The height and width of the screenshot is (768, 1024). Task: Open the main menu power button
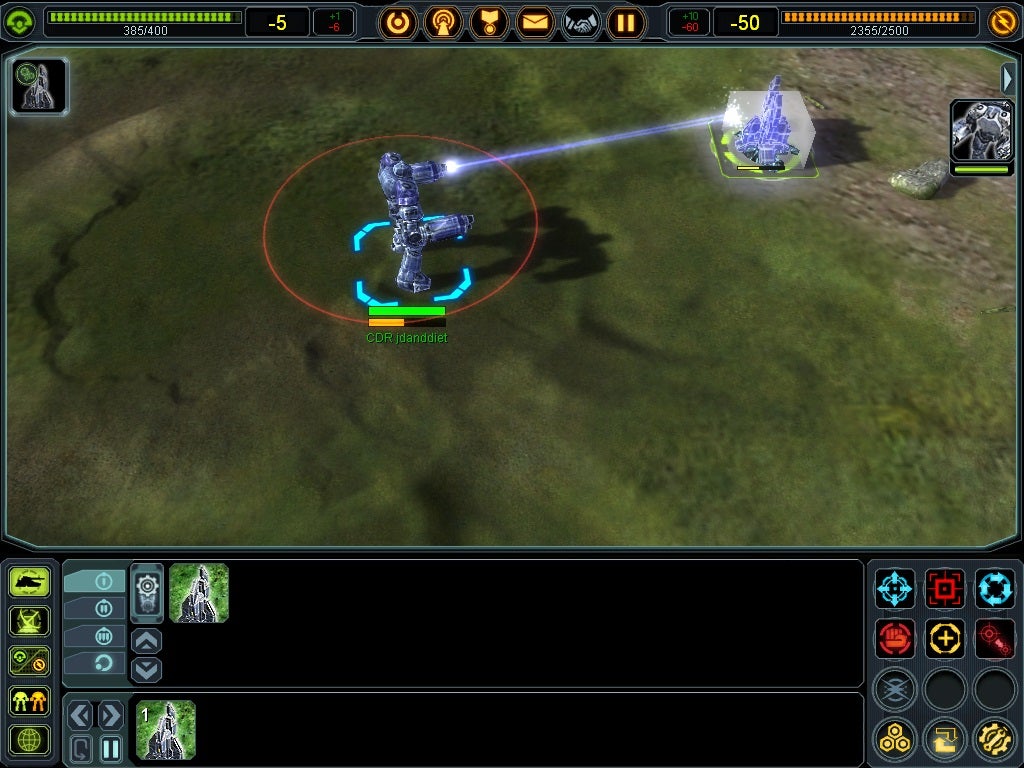(x=398, y=21)
